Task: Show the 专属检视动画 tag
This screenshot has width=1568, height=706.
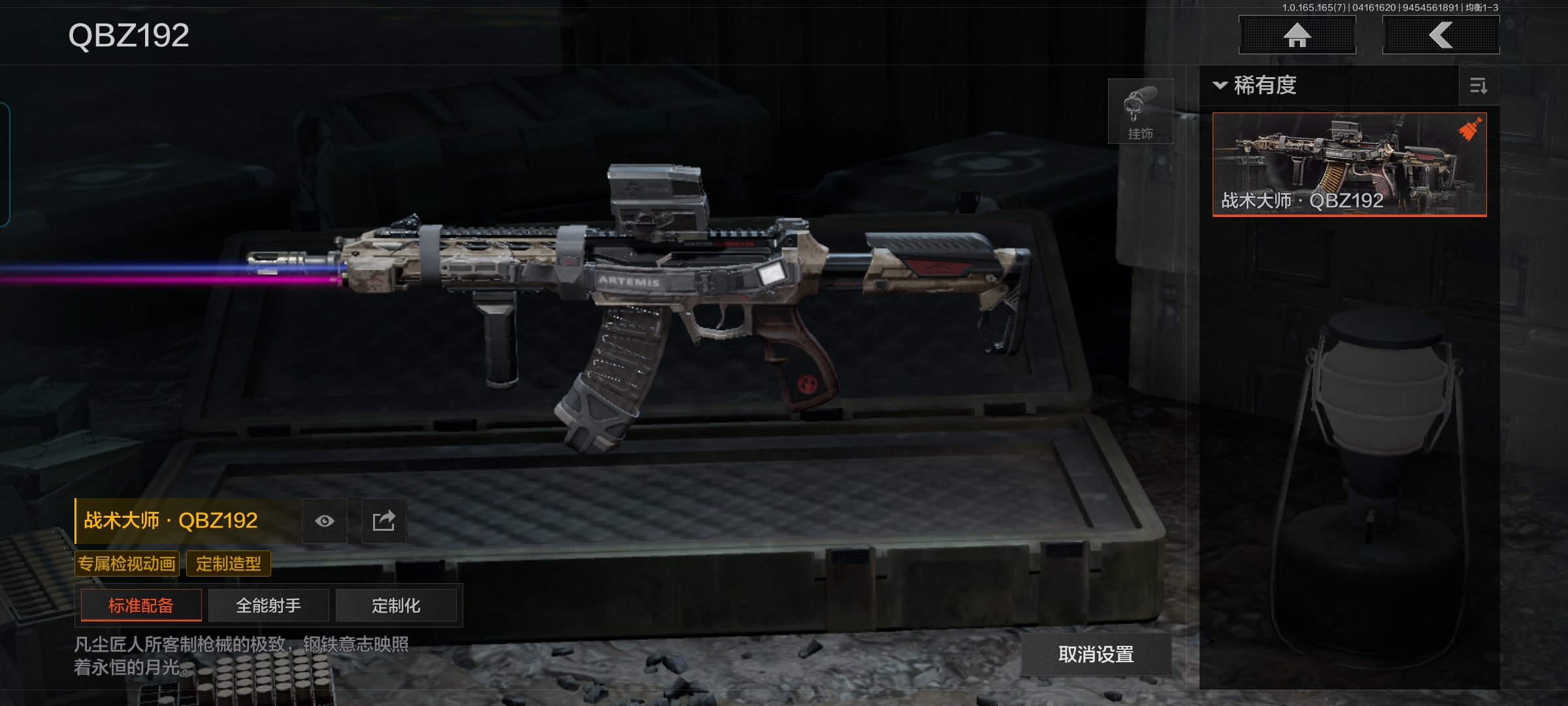Action: (x=127, y=563)
